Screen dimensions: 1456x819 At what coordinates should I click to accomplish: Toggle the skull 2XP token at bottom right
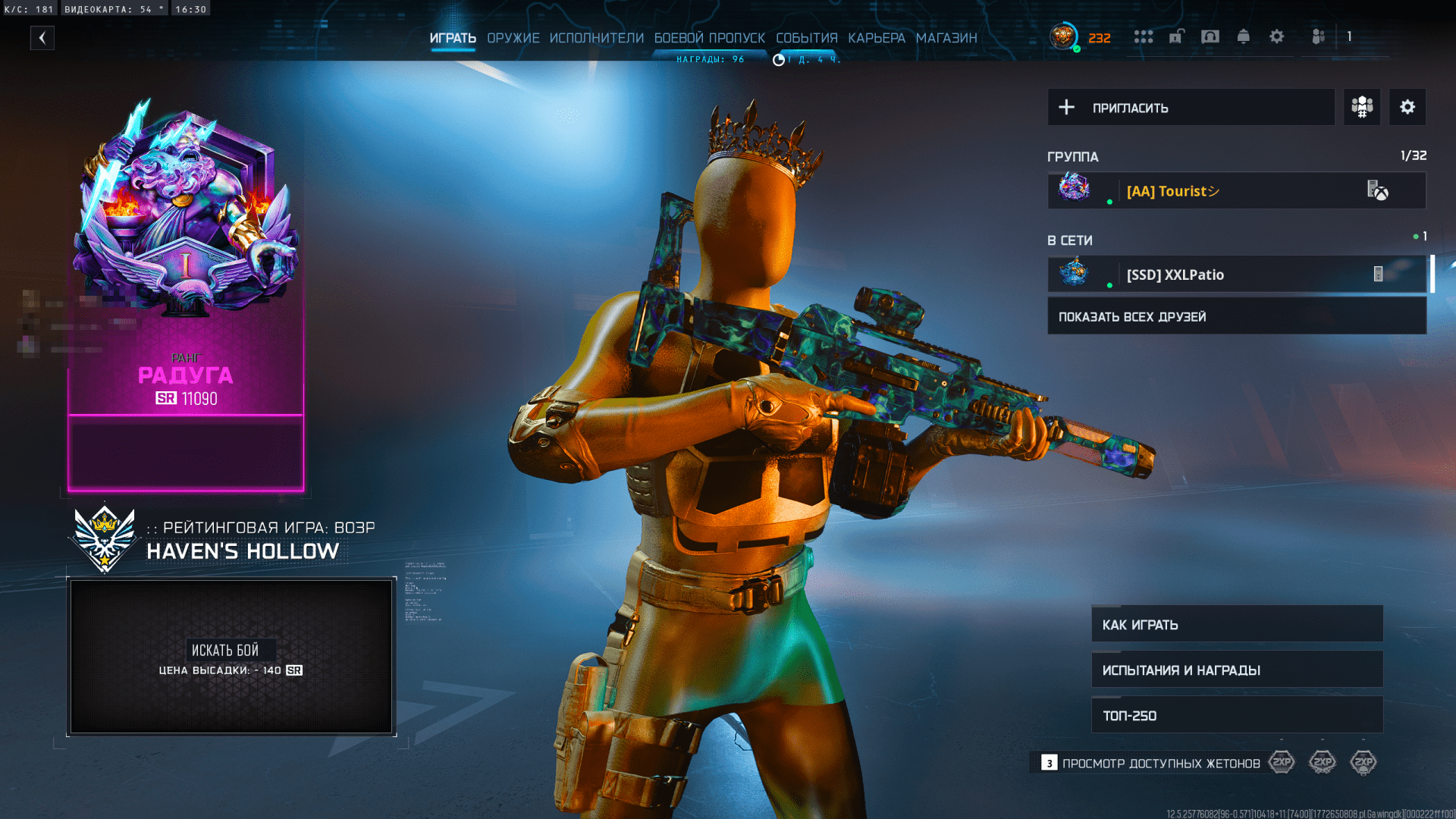pyautogui.click(x=1363, y=762)
